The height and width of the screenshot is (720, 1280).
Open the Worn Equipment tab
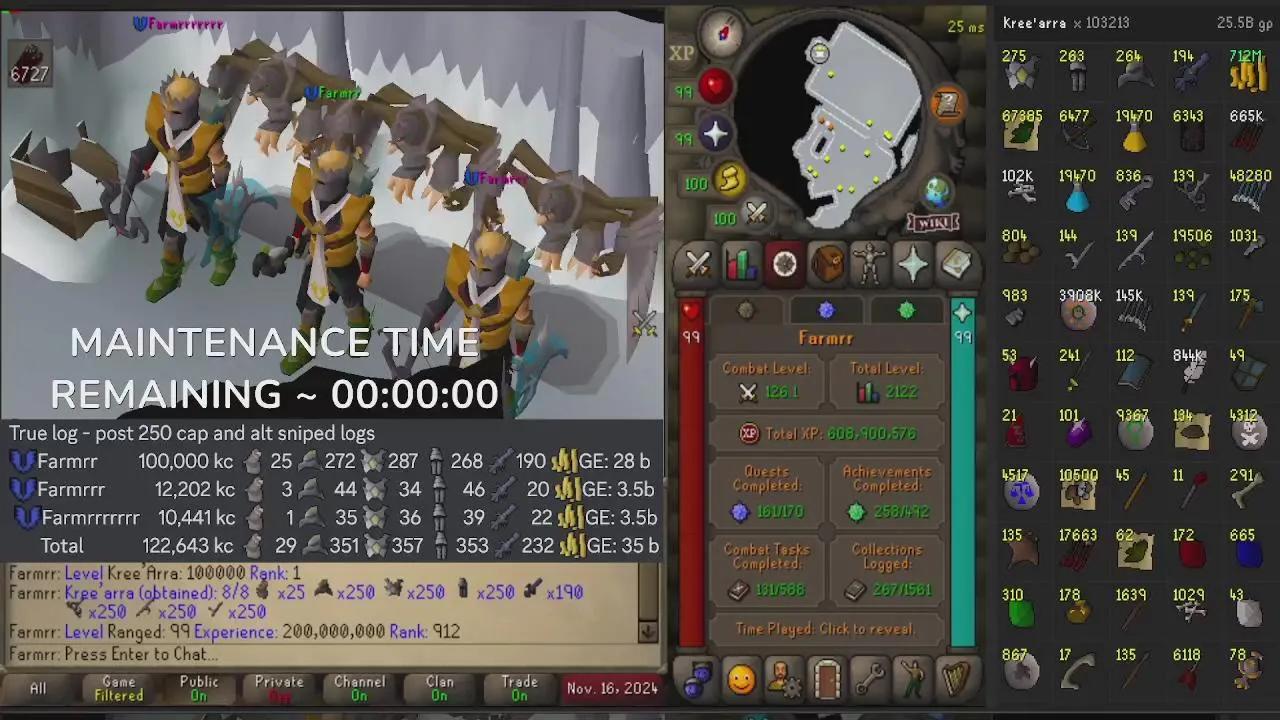point(870,264)
